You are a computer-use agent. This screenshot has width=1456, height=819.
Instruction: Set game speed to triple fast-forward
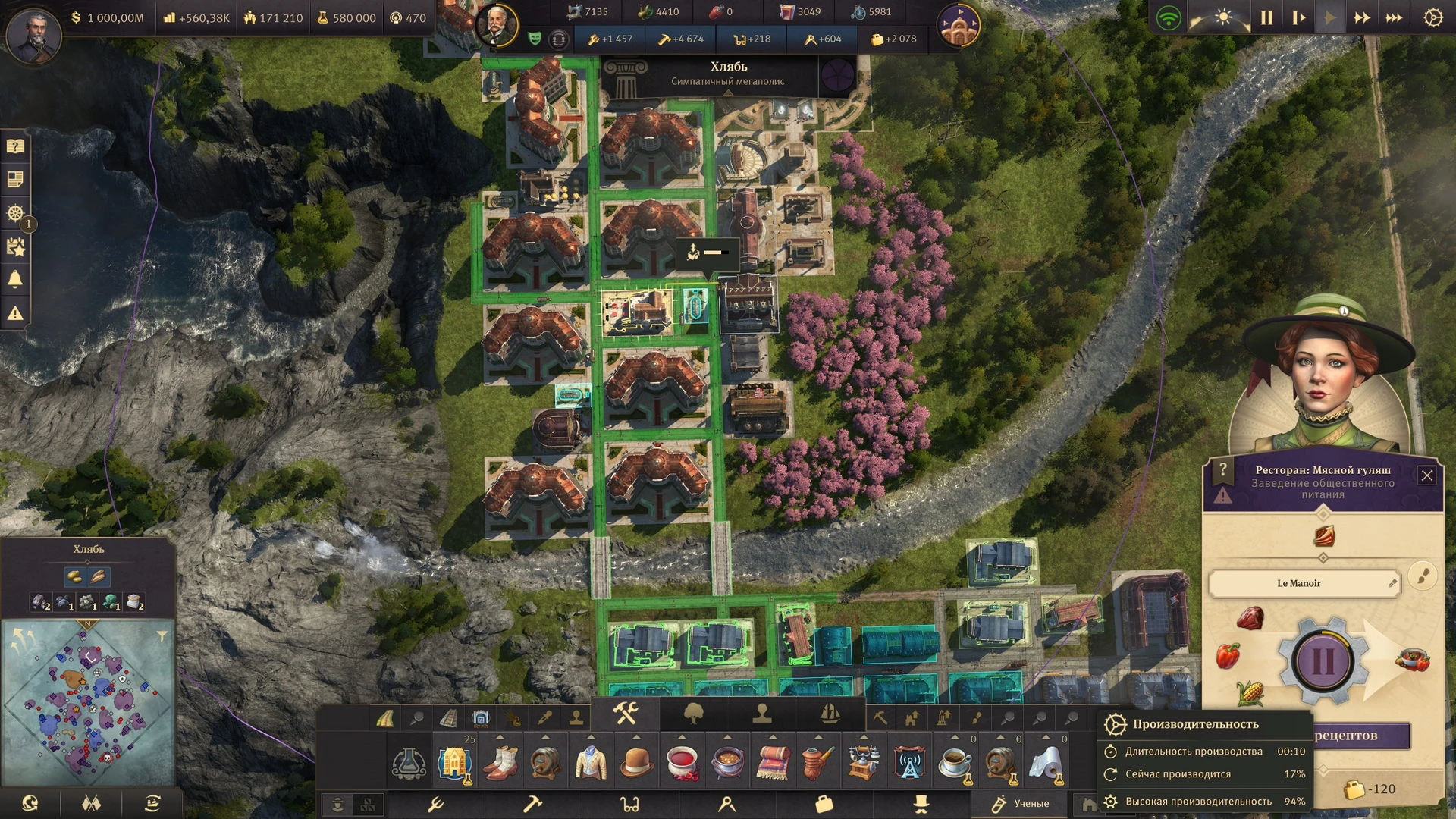click(1394, 17)
